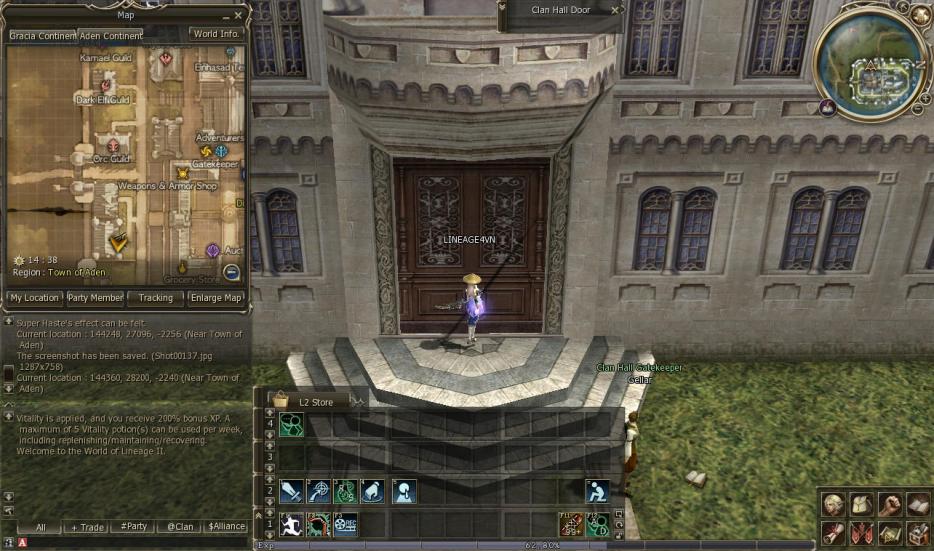Open the #Party chat tab
The height and width of the screenshot is (551, 934).
click(133, 527)
